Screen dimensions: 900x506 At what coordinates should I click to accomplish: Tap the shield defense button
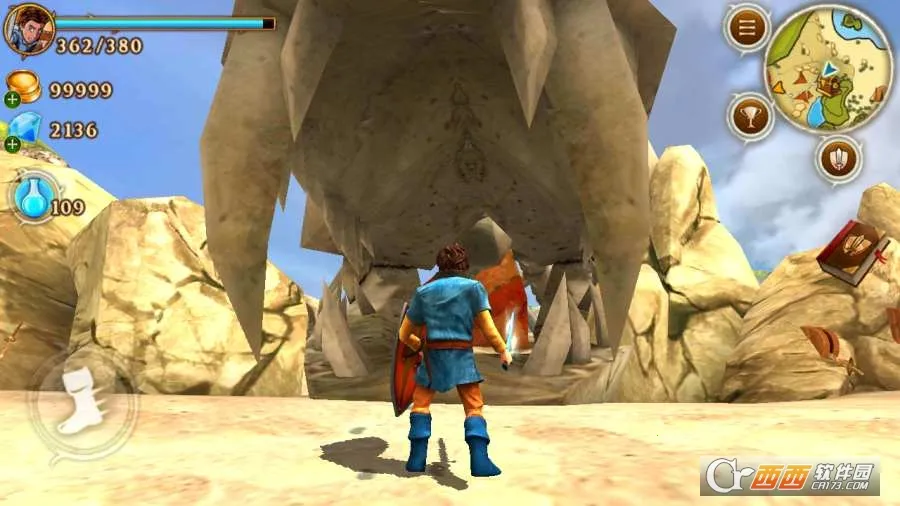[838, 158]
